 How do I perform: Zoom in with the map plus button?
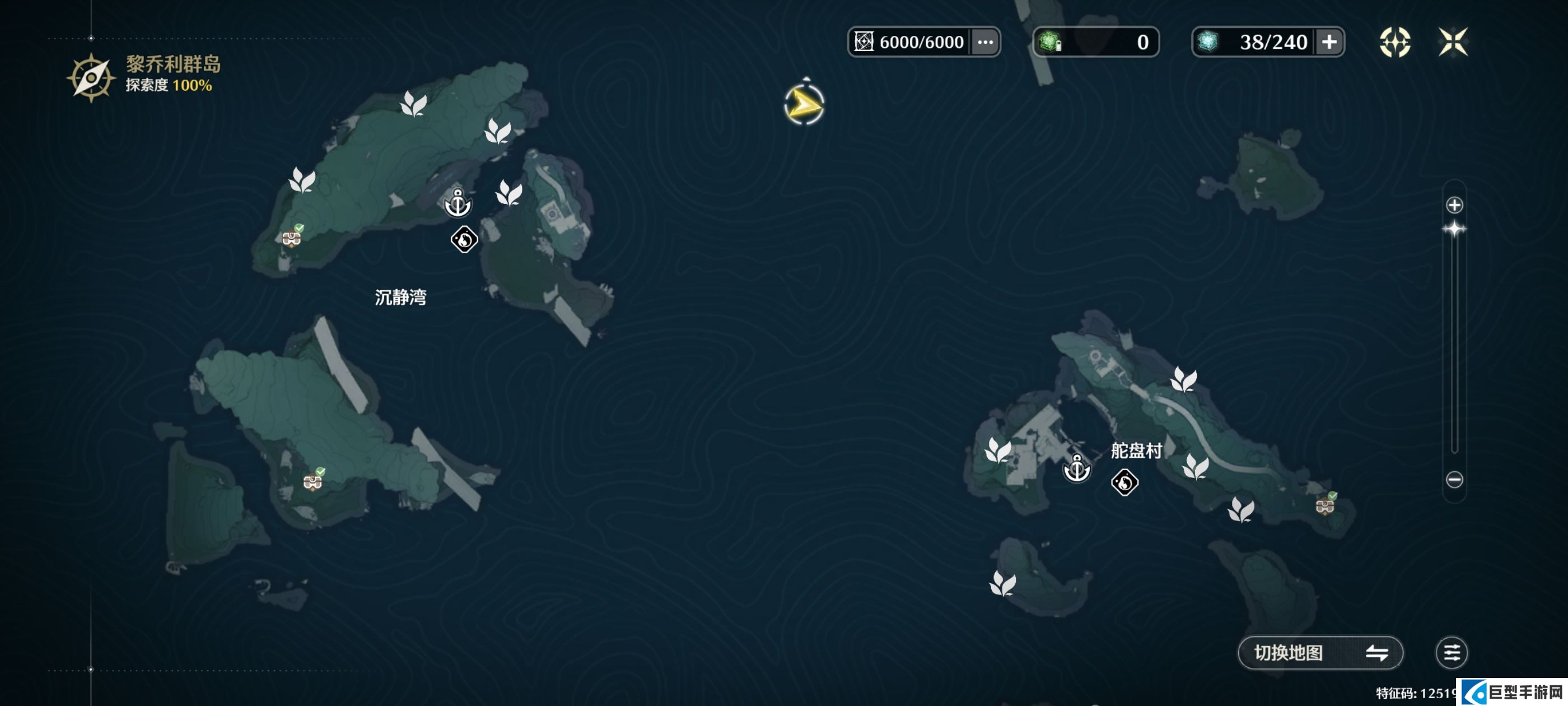pyautogui.click(x=1454, y=205)
